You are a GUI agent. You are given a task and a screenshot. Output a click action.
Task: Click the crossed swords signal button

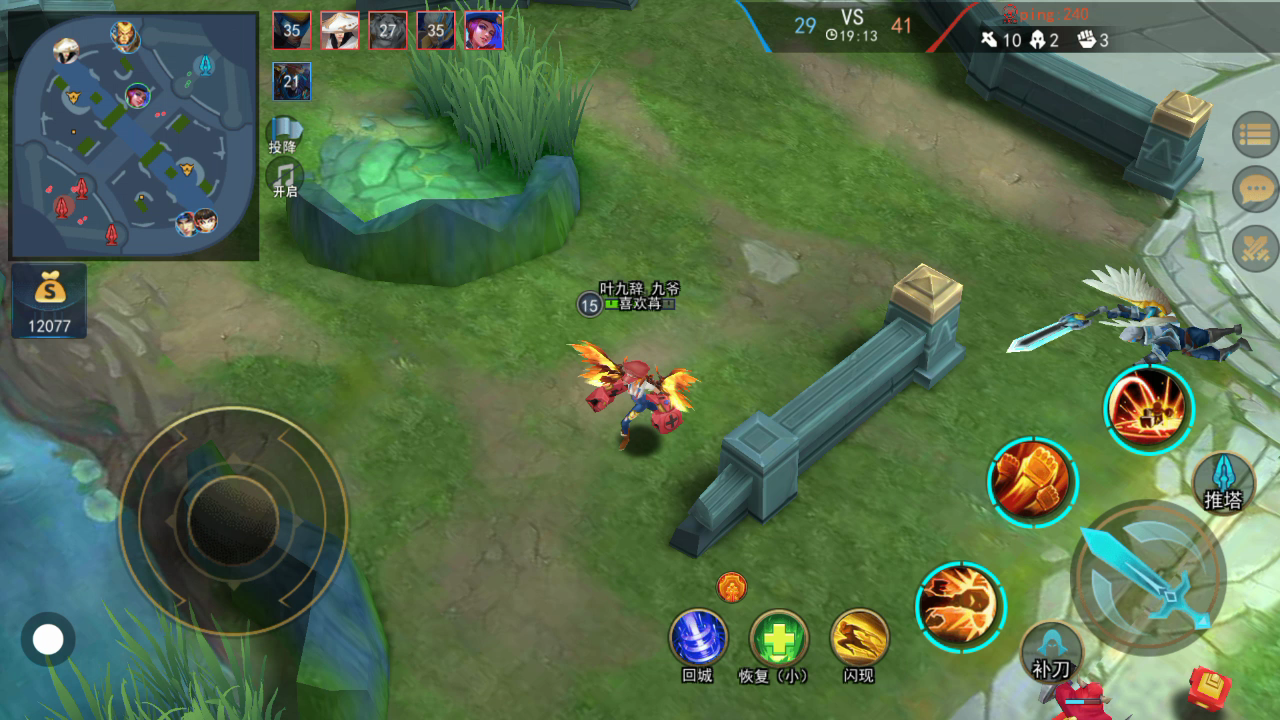click(1255, 246)
